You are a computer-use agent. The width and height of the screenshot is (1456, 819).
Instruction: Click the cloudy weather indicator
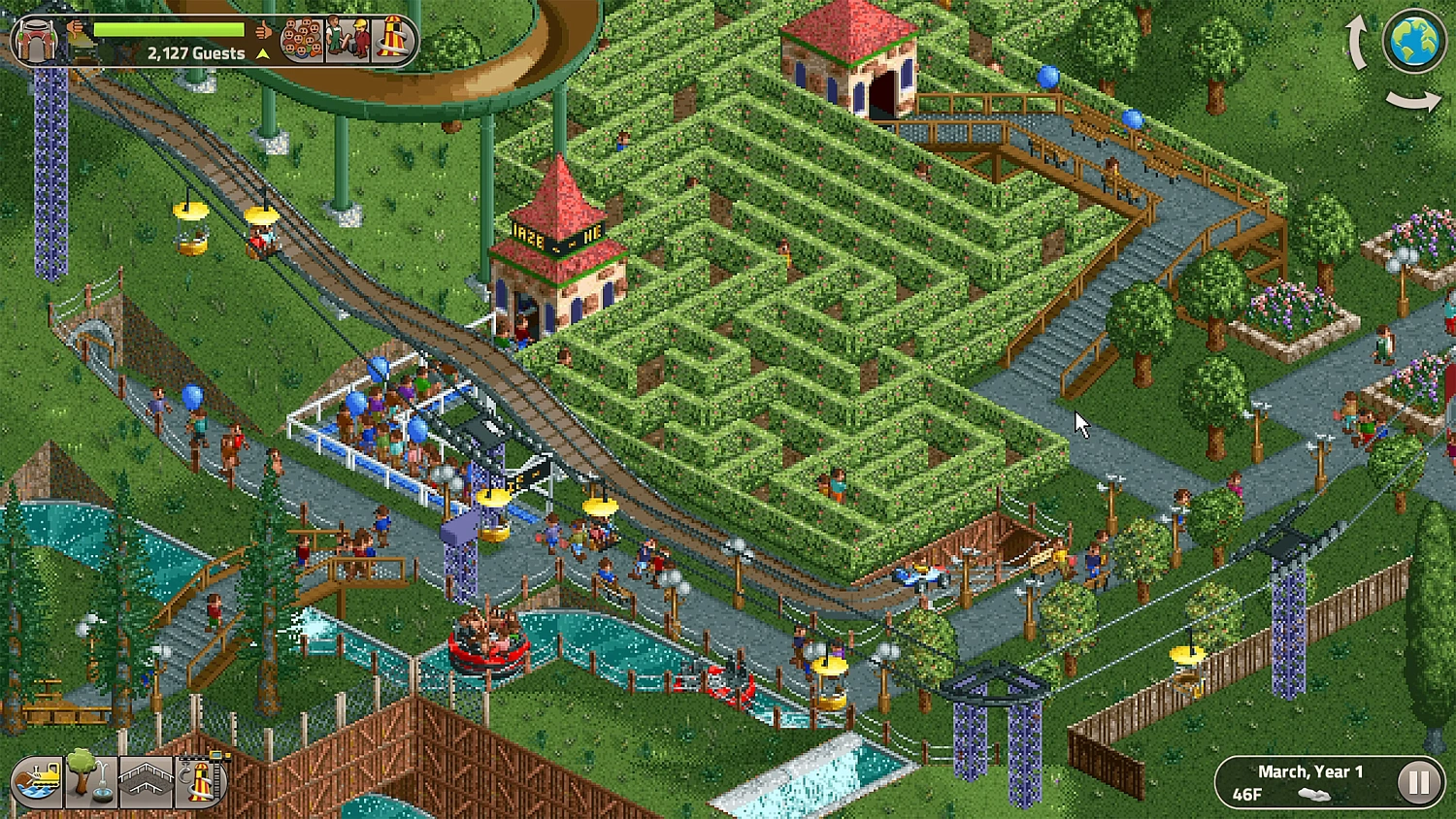pyautogui.click(x=1314, y=796)
